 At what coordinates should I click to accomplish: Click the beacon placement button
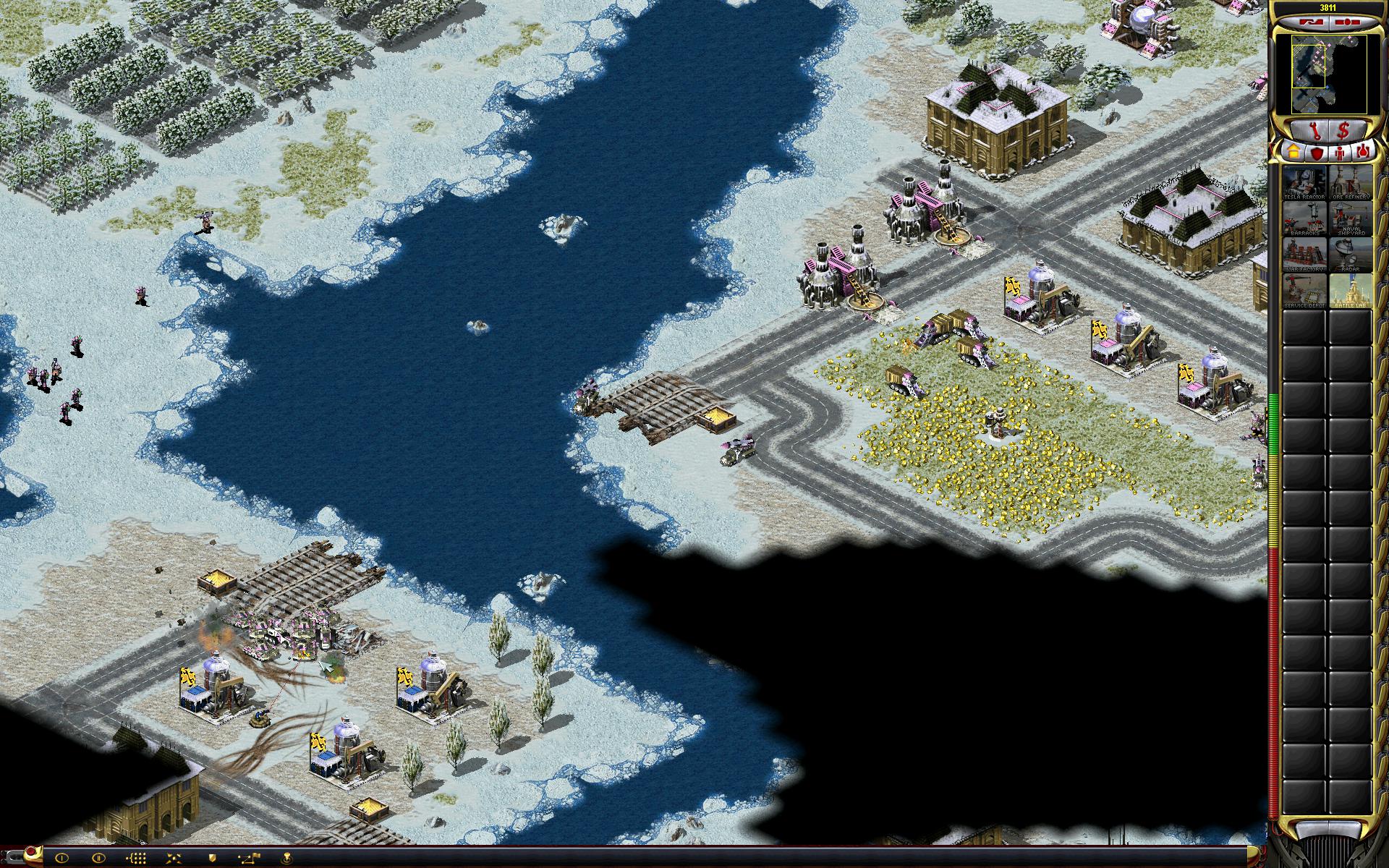click(288, 858)
